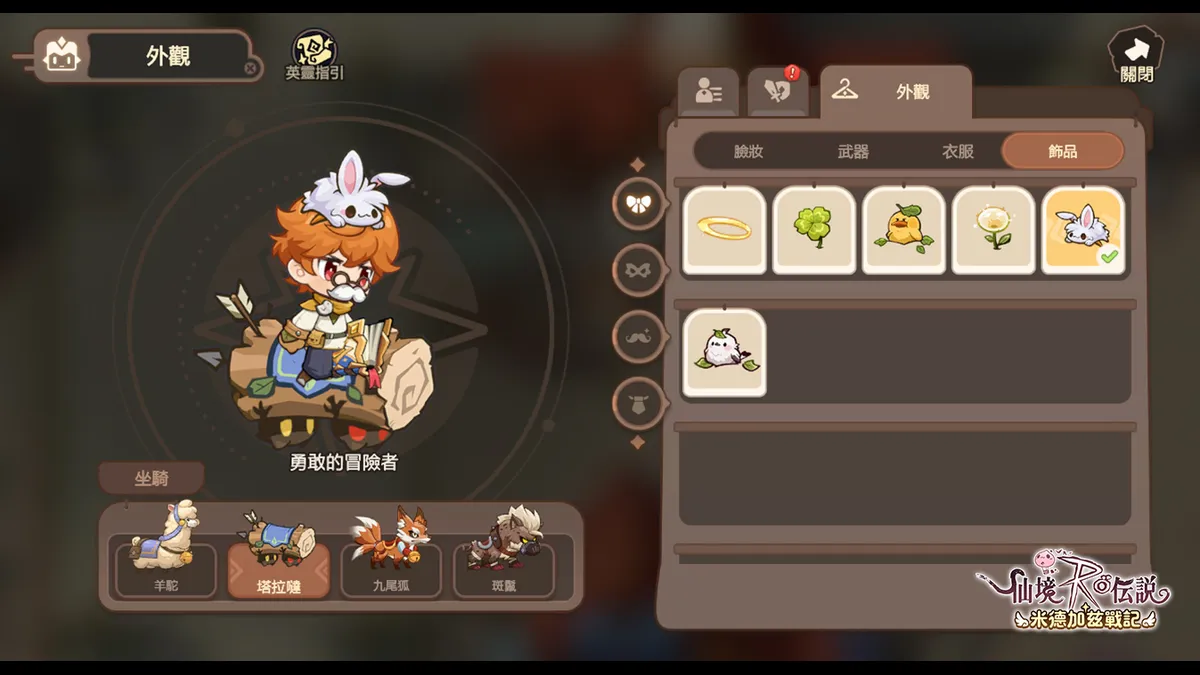Switch to the 衣服 category
Viewport: 1200px width, 675px height.
[957, 151]
